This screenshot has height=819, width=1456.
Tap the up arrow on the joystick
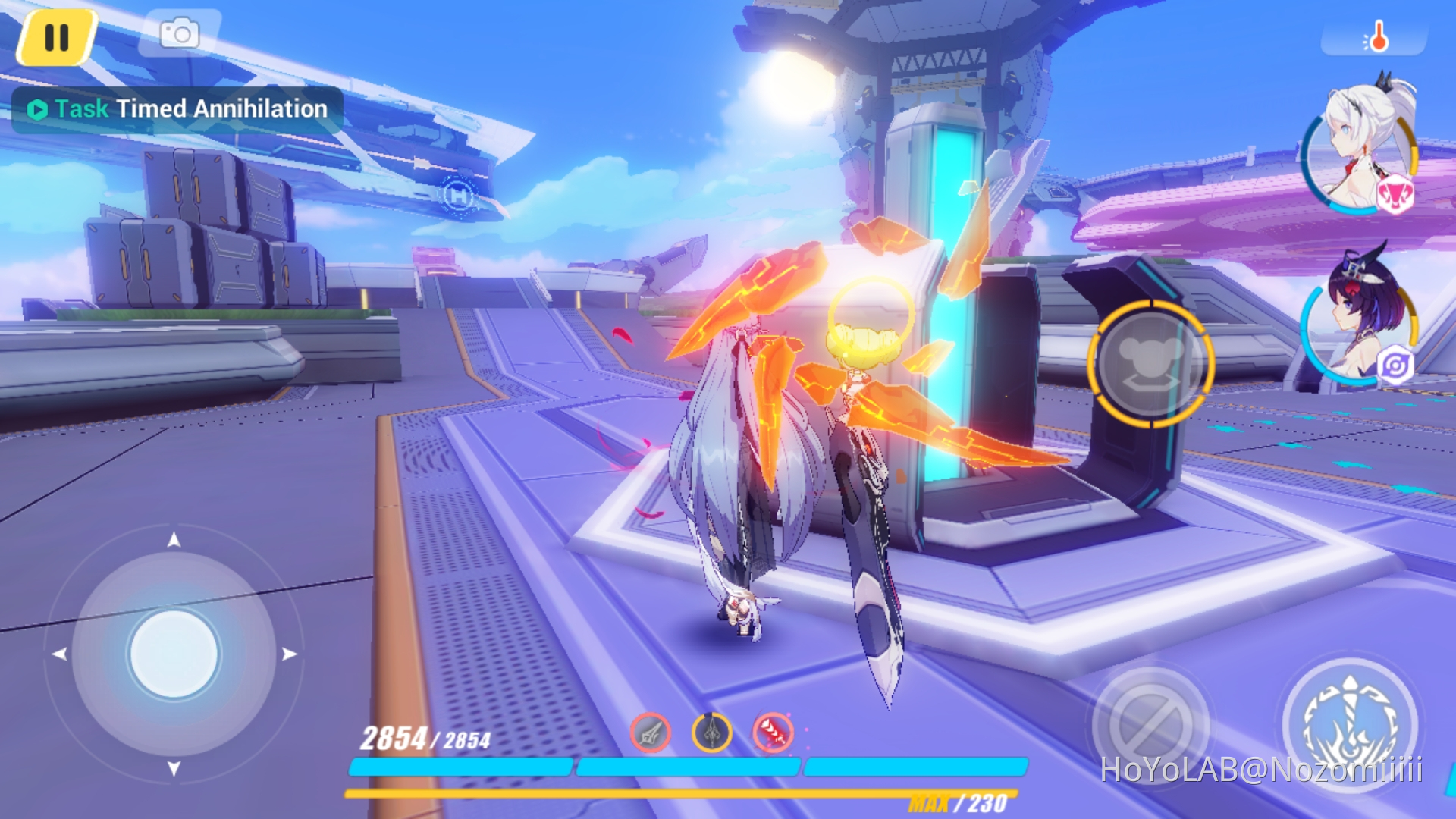pos(176,540)
